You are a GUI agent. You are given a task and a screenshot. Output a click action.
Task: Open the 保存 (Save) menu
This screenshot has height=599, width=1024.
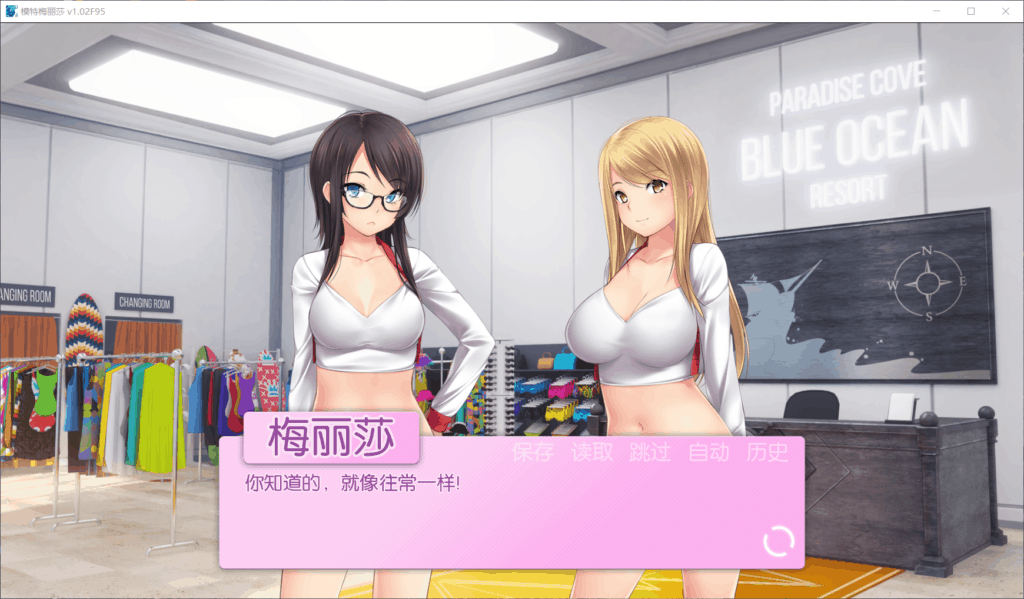coord(533,452)
